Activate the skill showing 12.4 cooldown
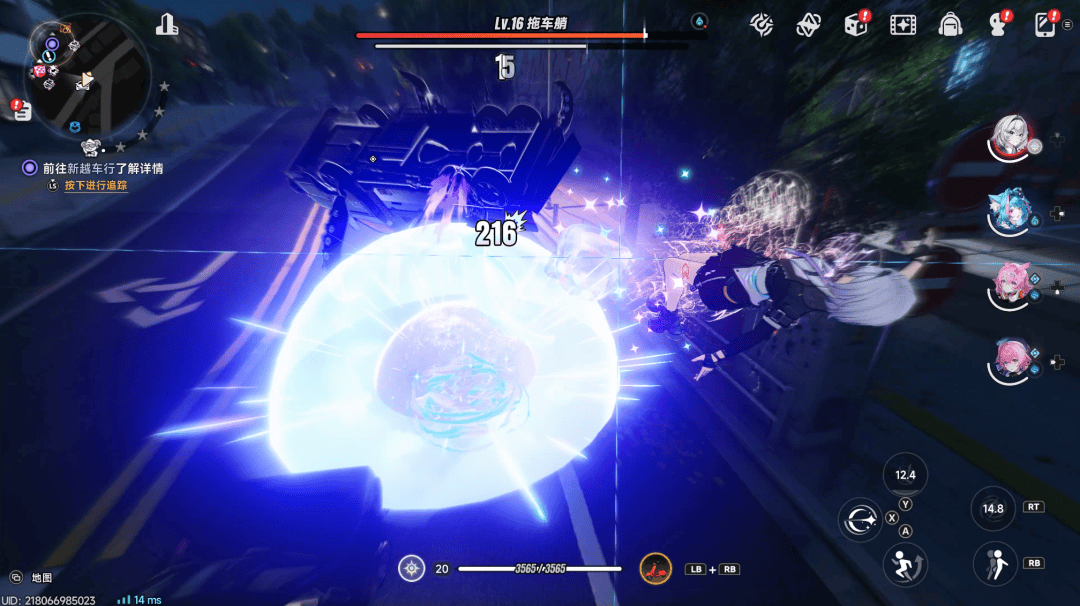 tap(906, 476)
